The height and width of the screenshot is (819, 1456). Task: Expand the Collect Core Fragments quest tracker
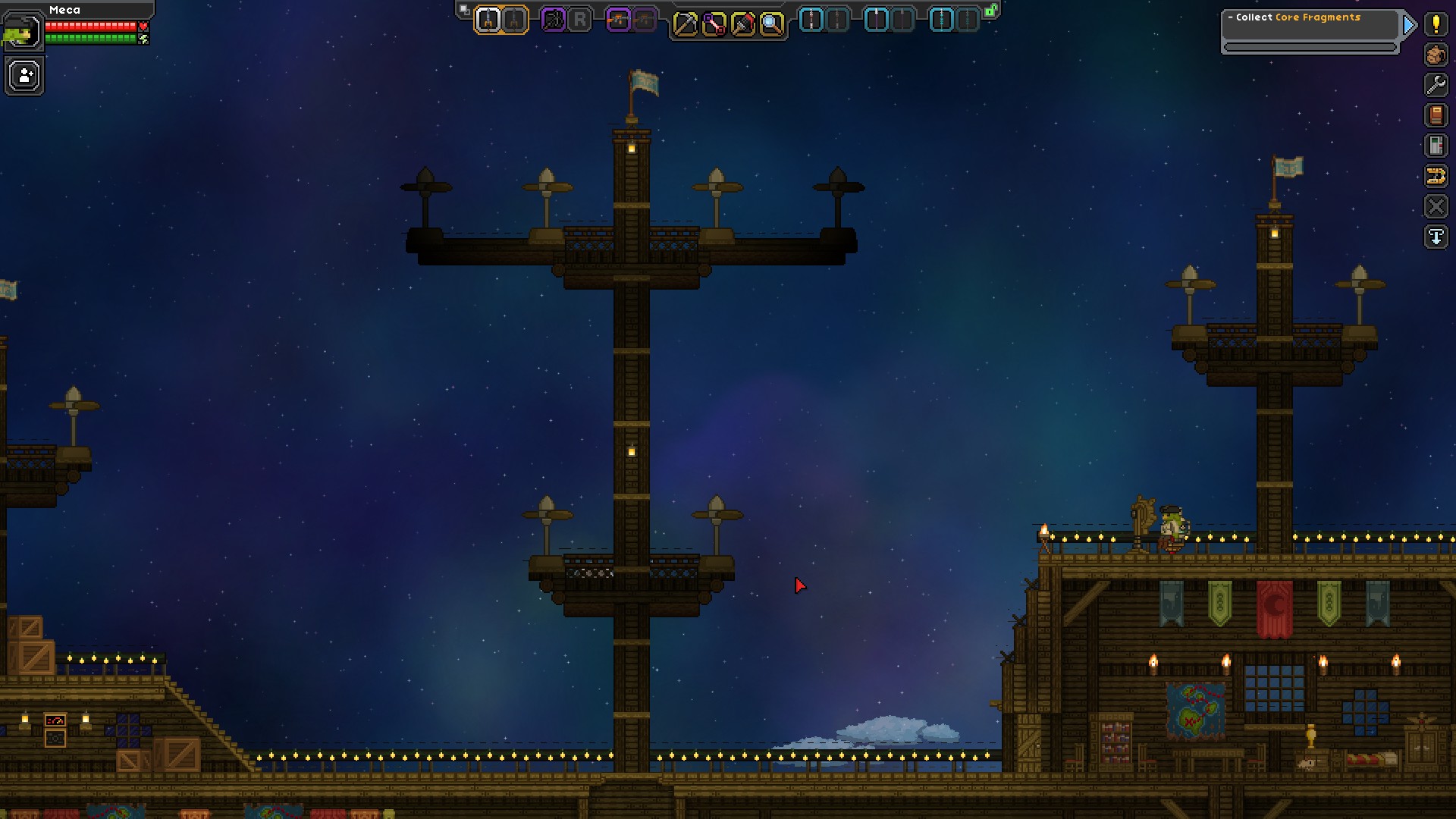1409,25
